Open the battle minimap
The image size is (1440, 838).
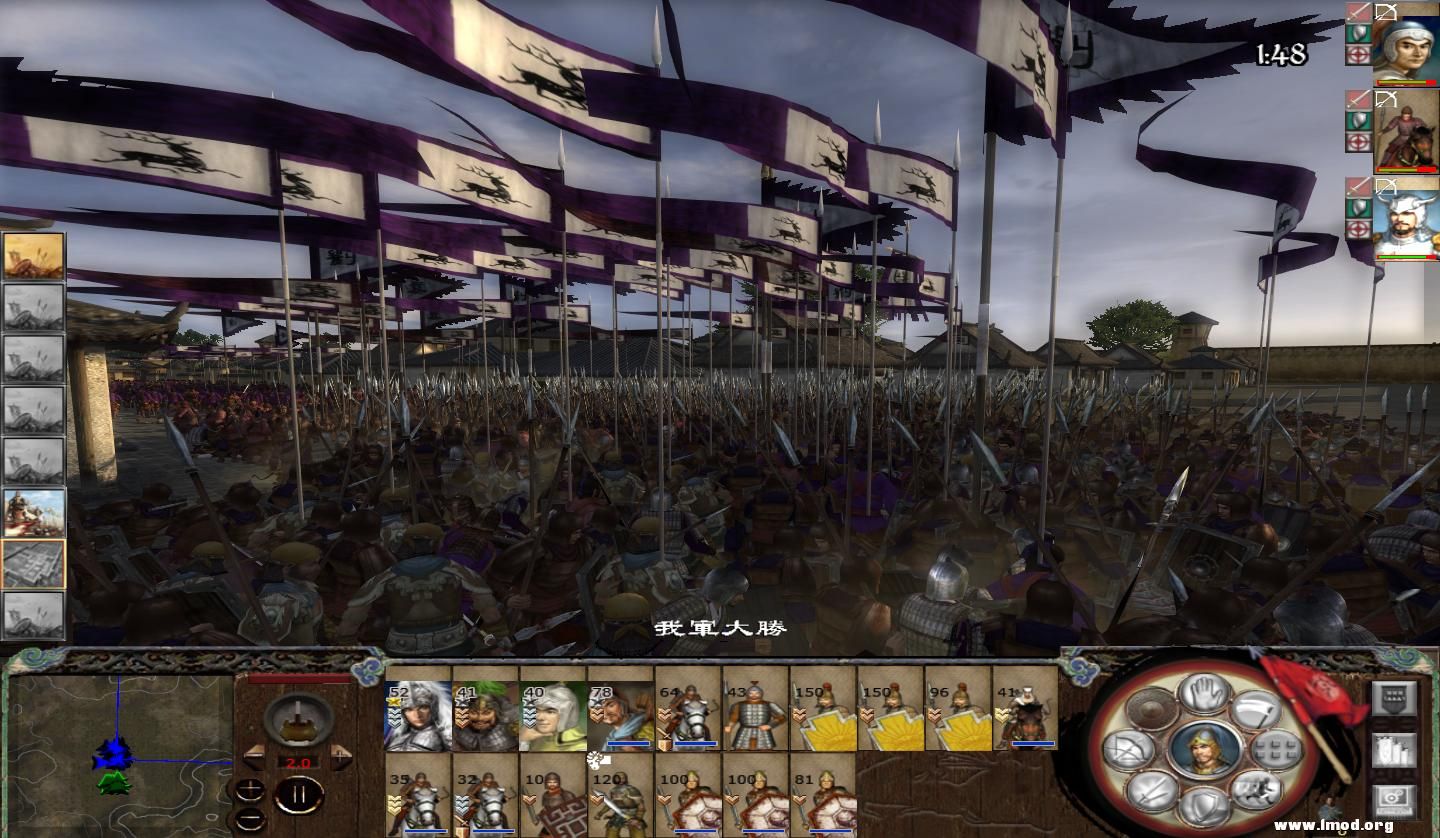tap(118, 749)
